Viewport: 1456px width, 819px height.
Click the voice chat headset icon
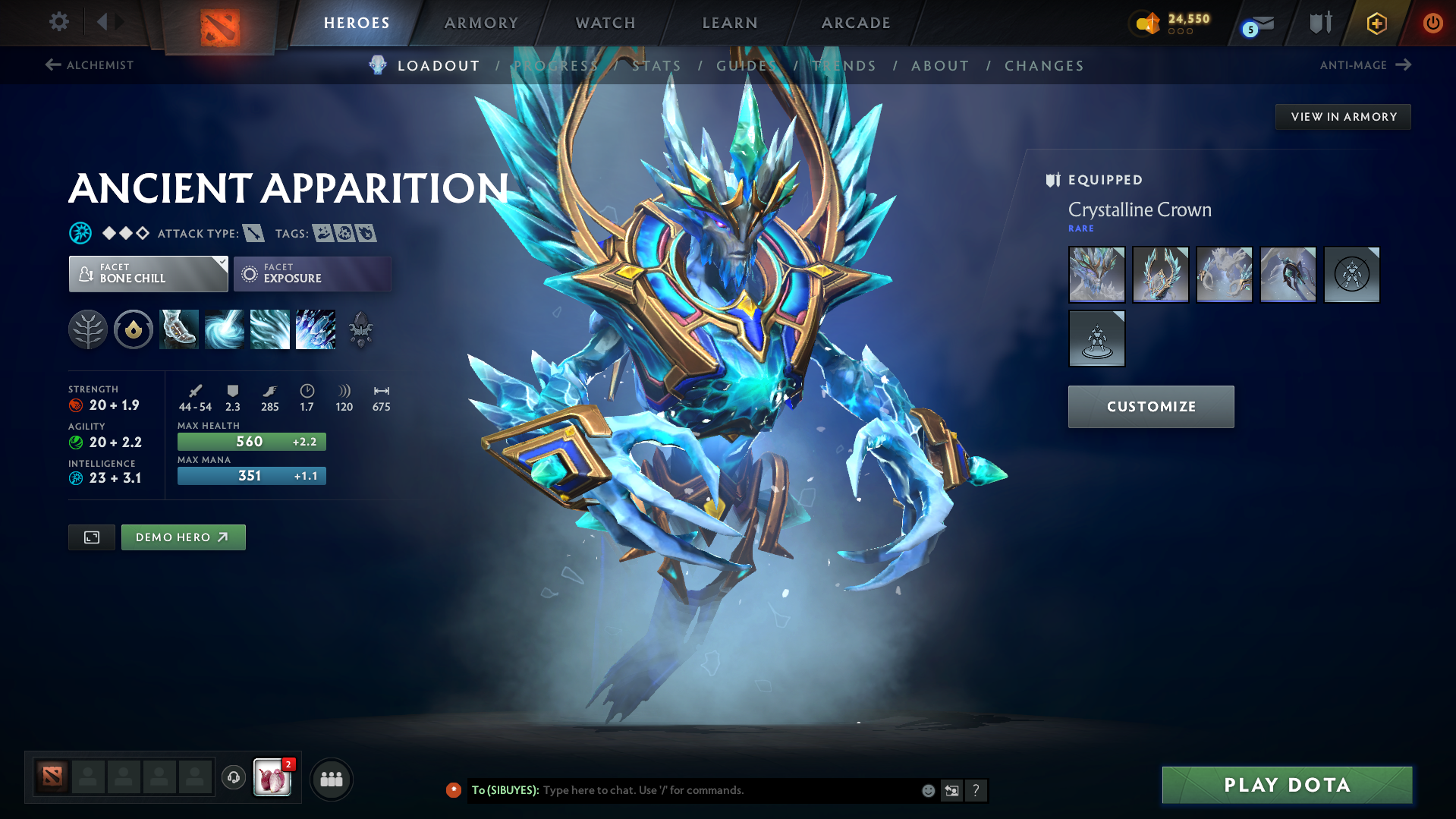[x=233, y=779]
